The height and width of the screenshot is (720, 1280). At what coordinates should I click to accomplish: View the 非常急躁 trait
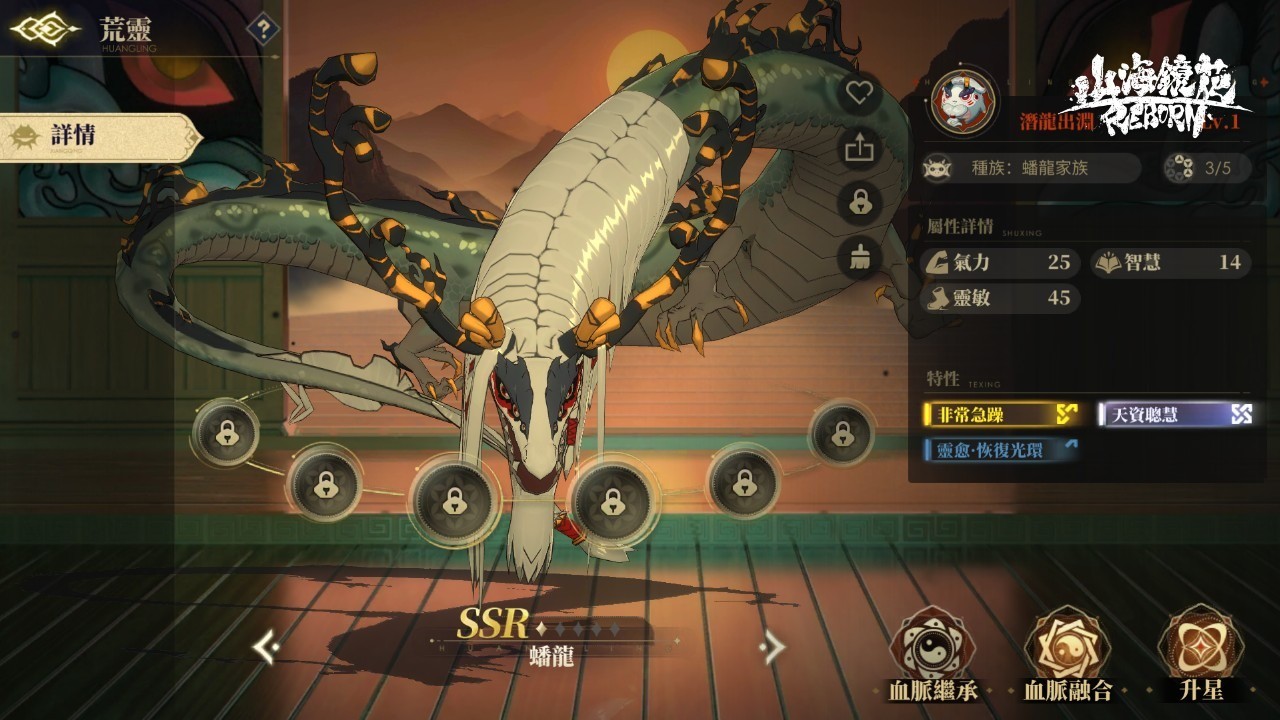coord(1001,414)
